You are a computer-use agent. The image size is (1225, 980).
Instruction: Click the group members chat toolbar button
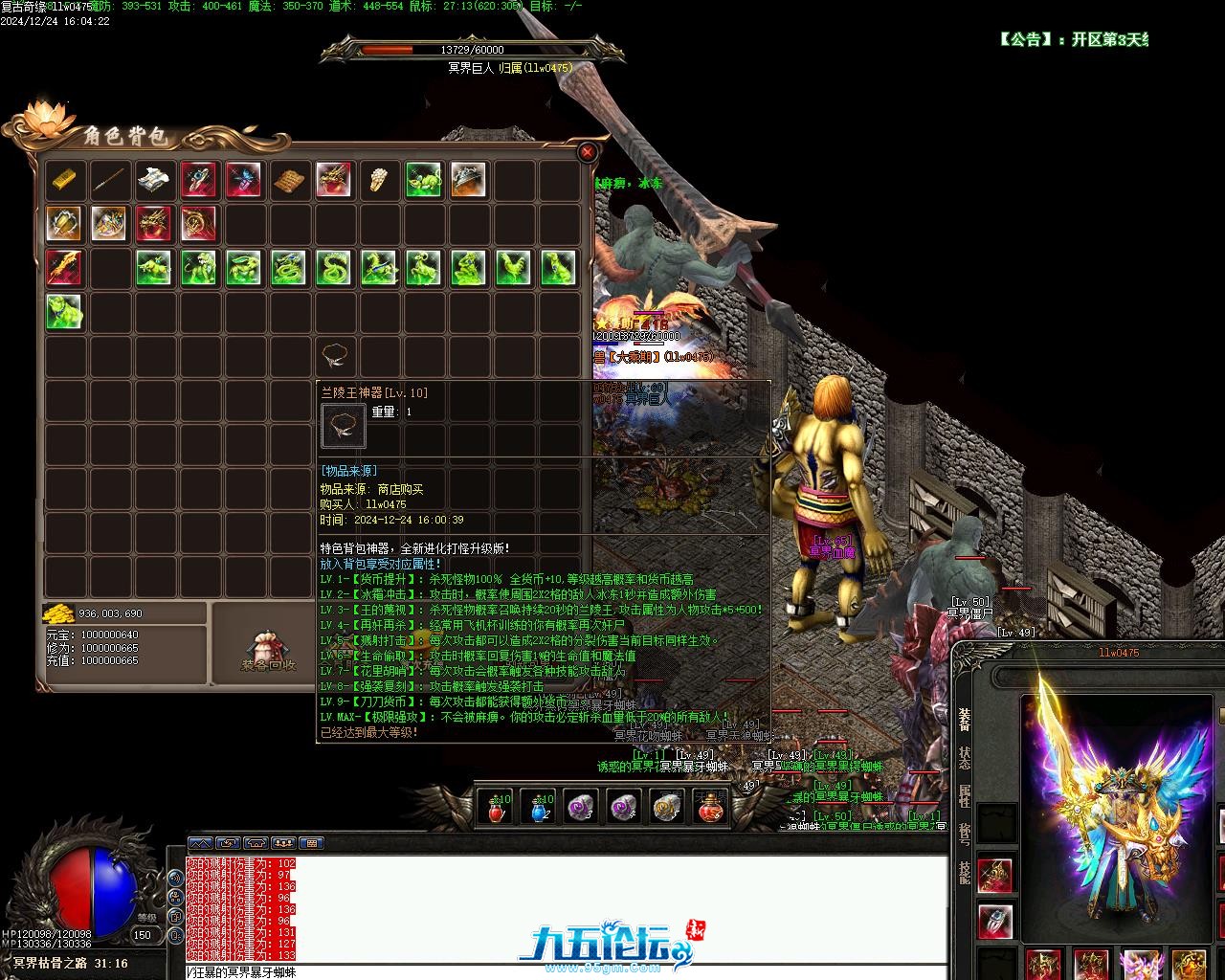tap(282, 843)
